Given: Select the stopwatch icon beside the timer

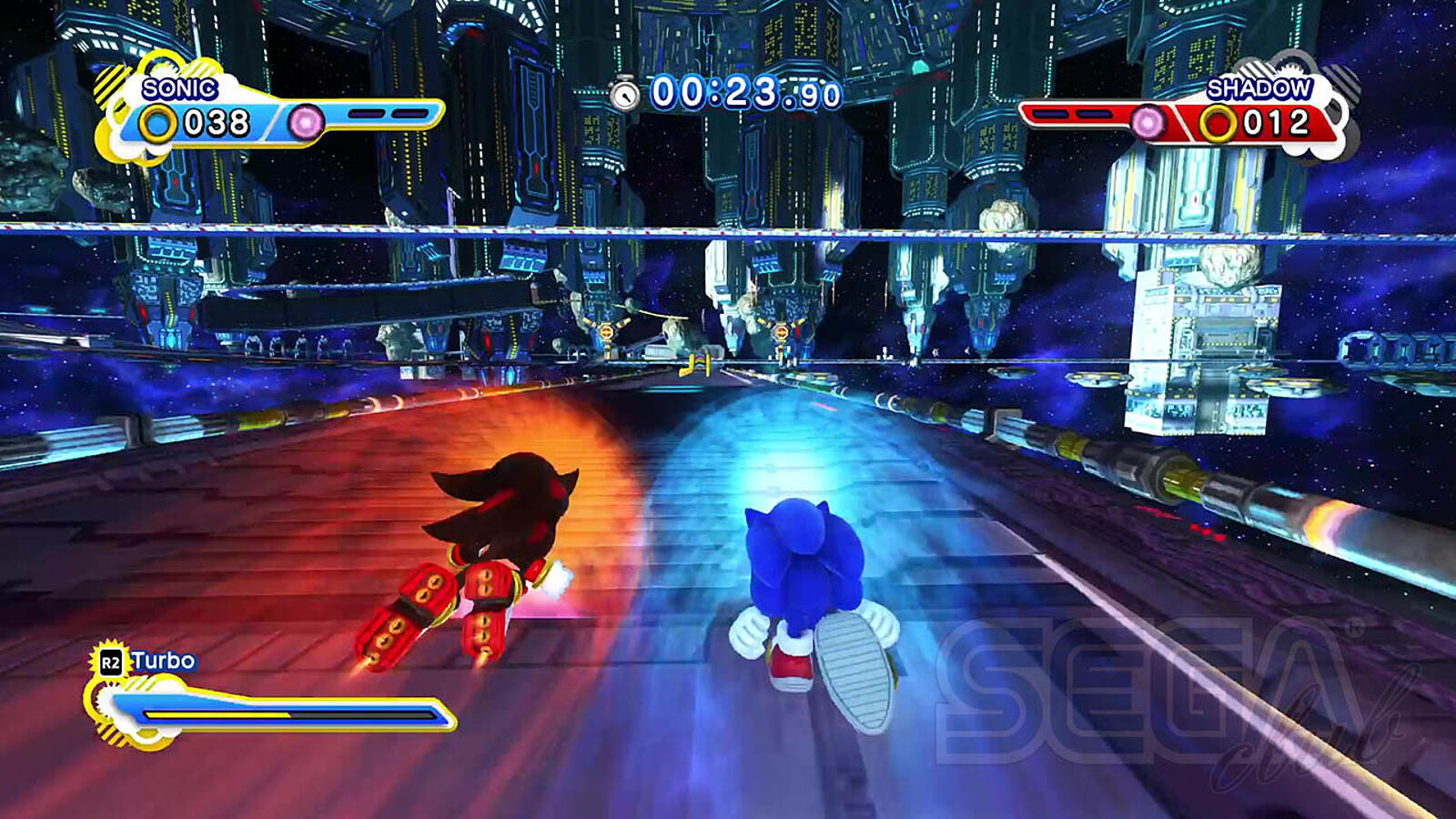Looking at the screenshot, I should [x=624, y=94].
